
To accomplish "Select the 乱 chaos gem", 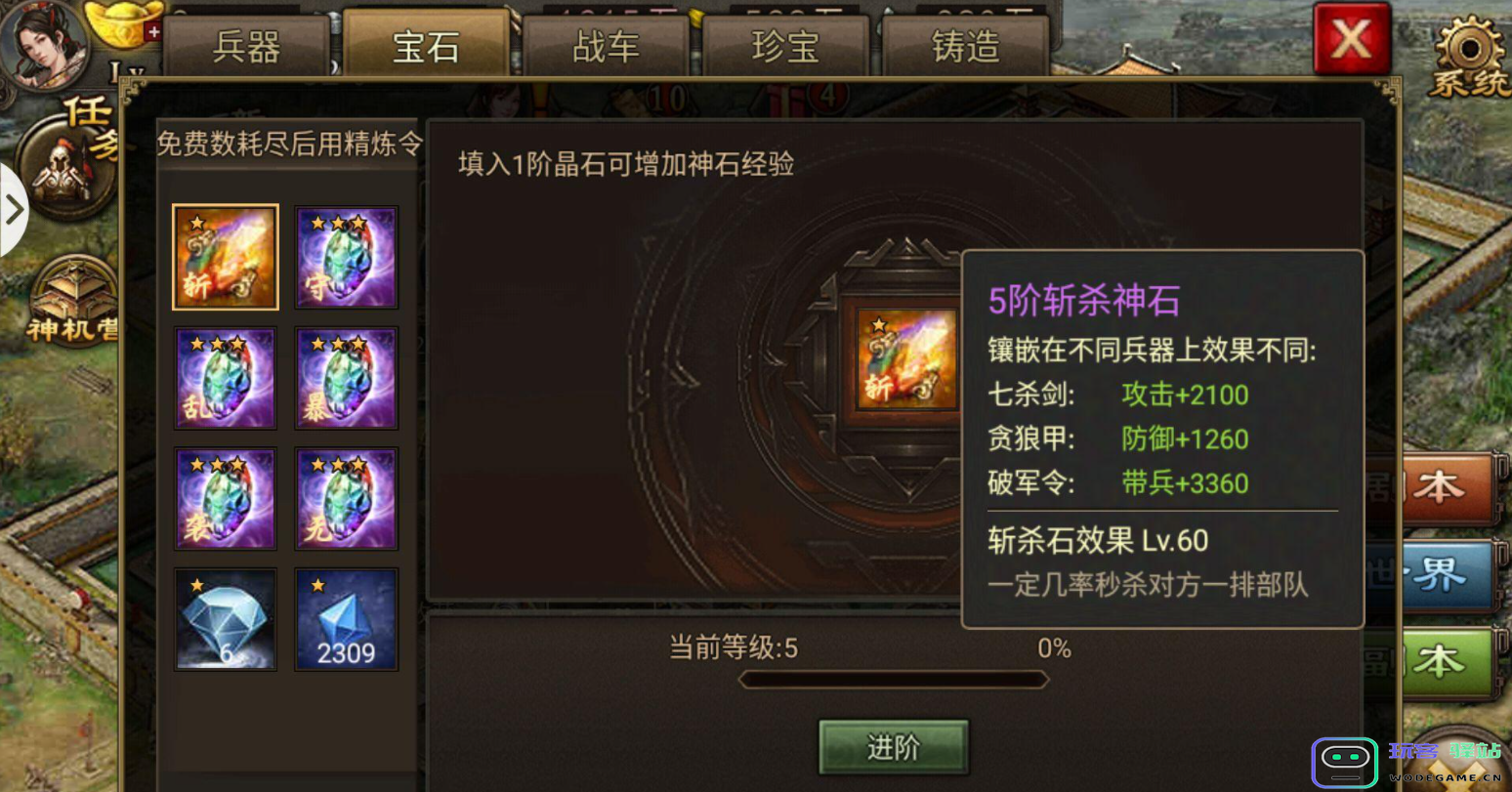I will (225, 377).
